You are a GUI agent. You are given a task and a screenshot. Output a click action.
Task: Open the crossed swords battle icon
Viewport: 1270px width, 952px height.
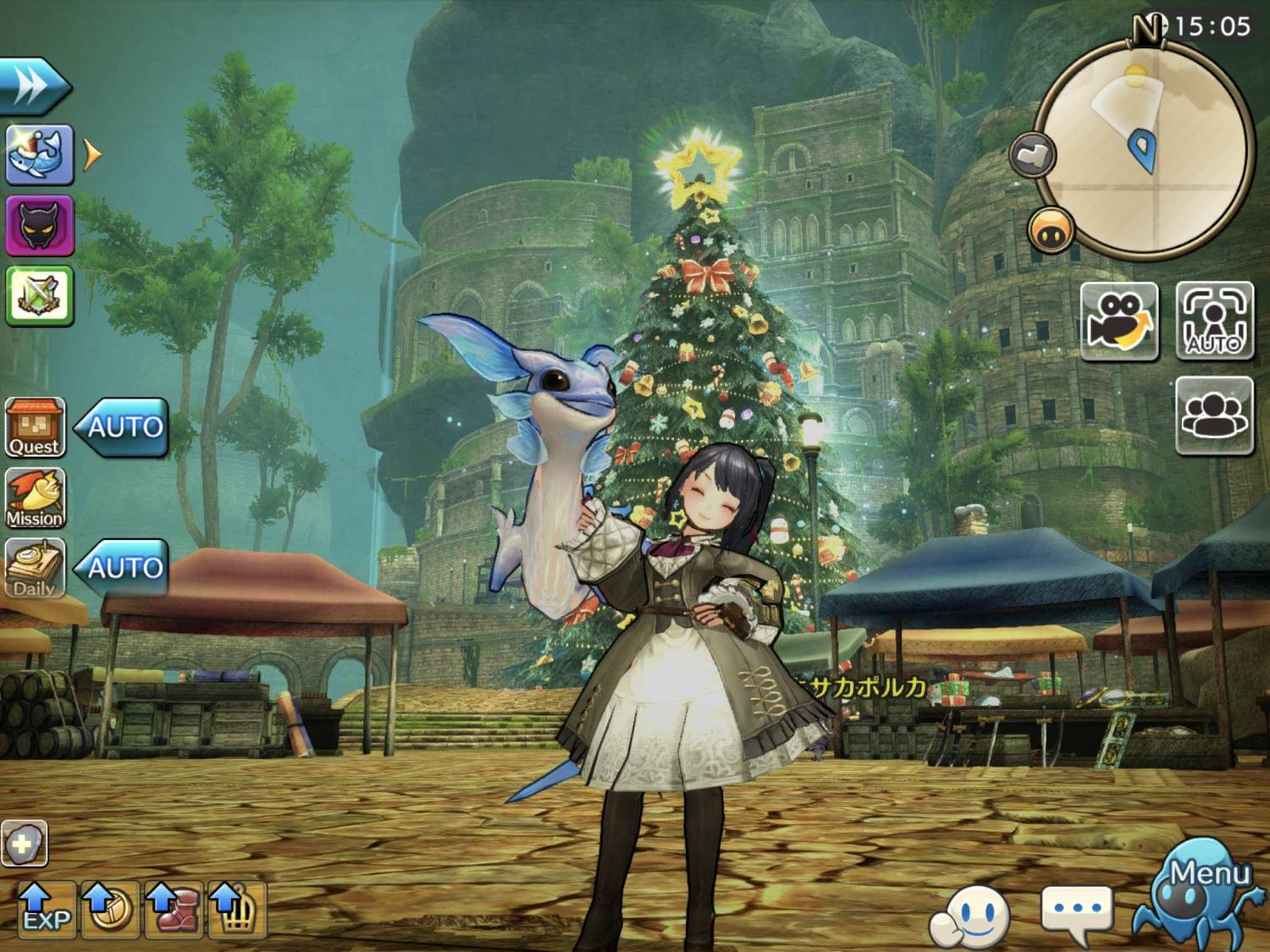coord(40,295)
